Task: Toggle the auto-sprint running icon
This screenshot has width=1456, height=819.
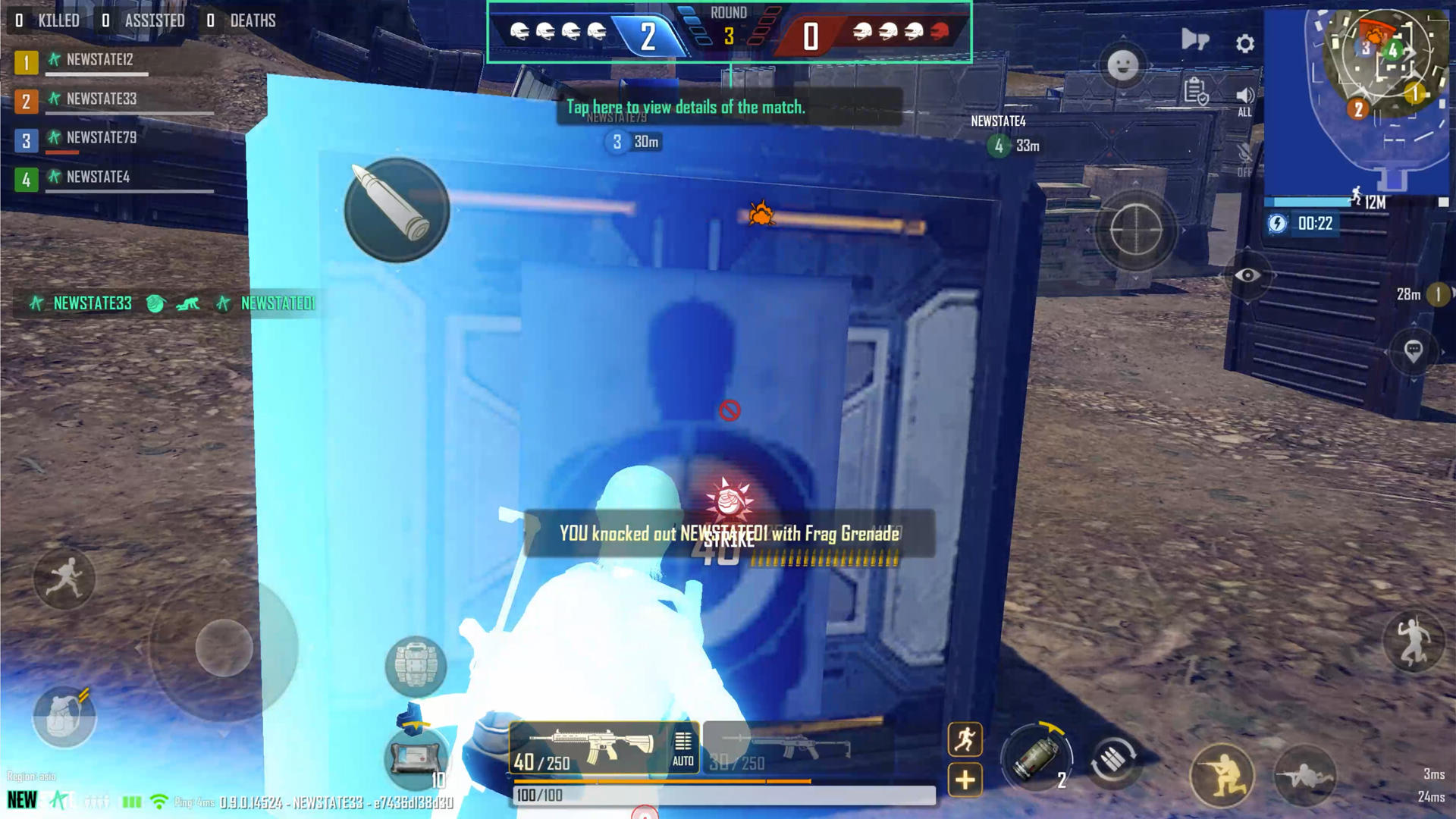Action: click(965, 739)
